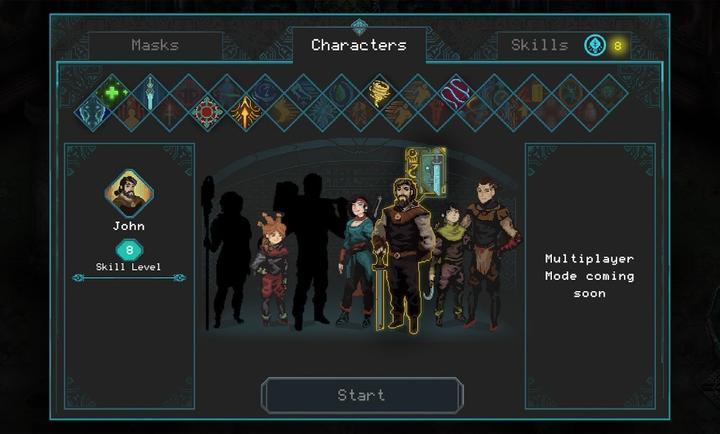Screen dimensions: 720x434
Task: Select the woman in teal dress
Action: [356, 258]
